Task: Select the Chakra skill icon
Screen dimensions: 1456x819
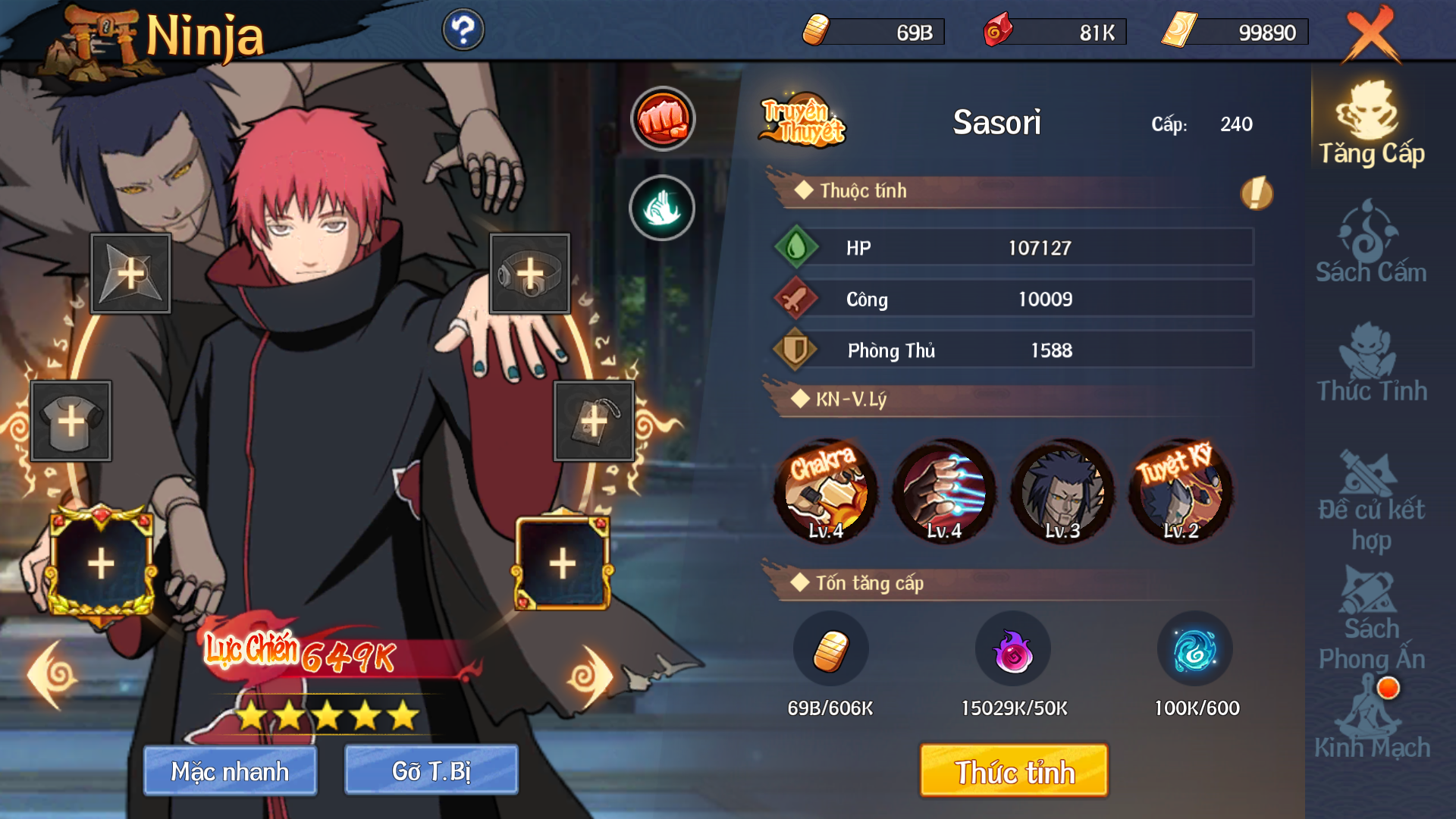Action: pyautogui.click(x=826, y=491)
